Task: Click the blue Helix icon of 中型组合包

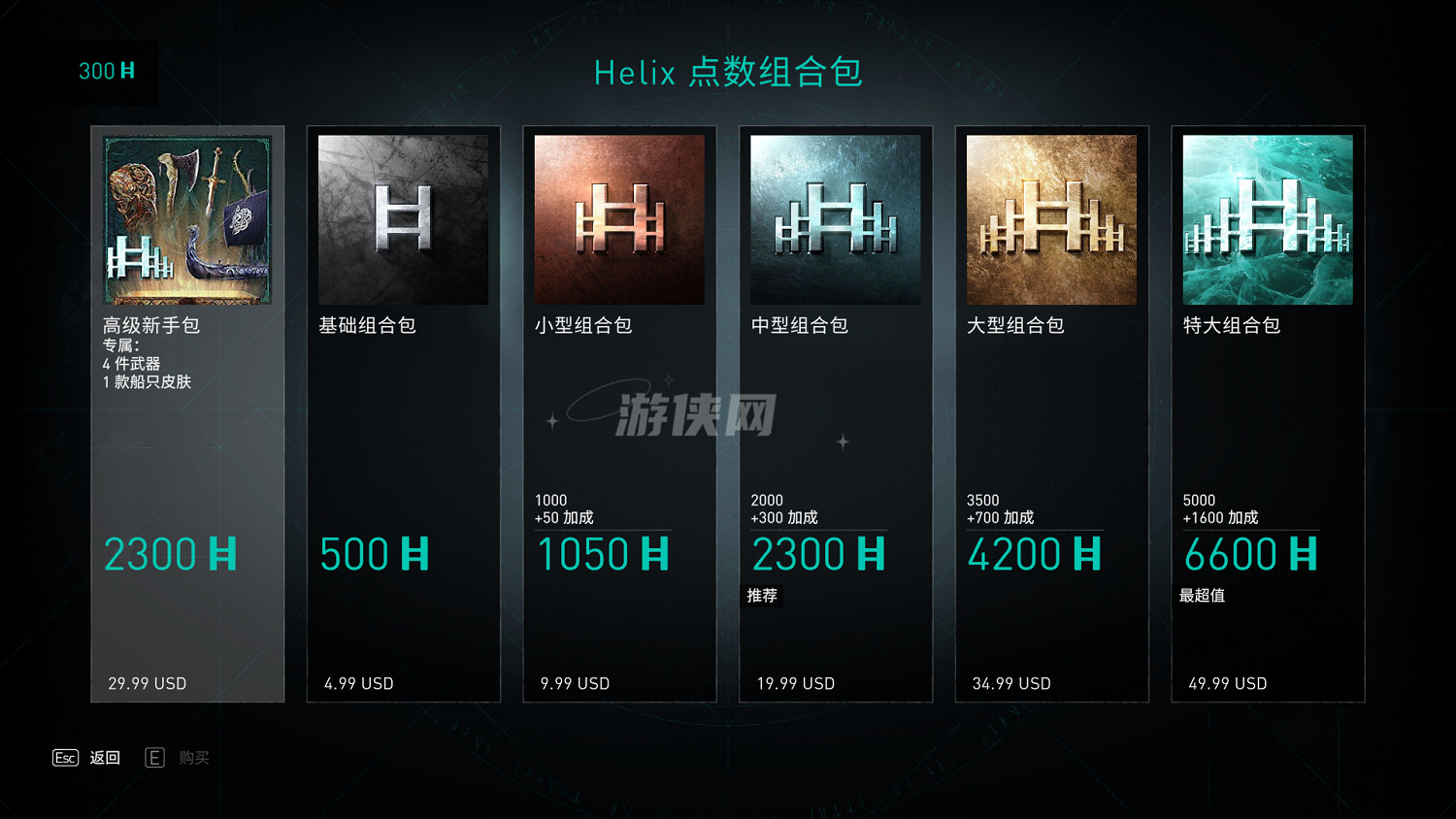Action: point(835,218)
